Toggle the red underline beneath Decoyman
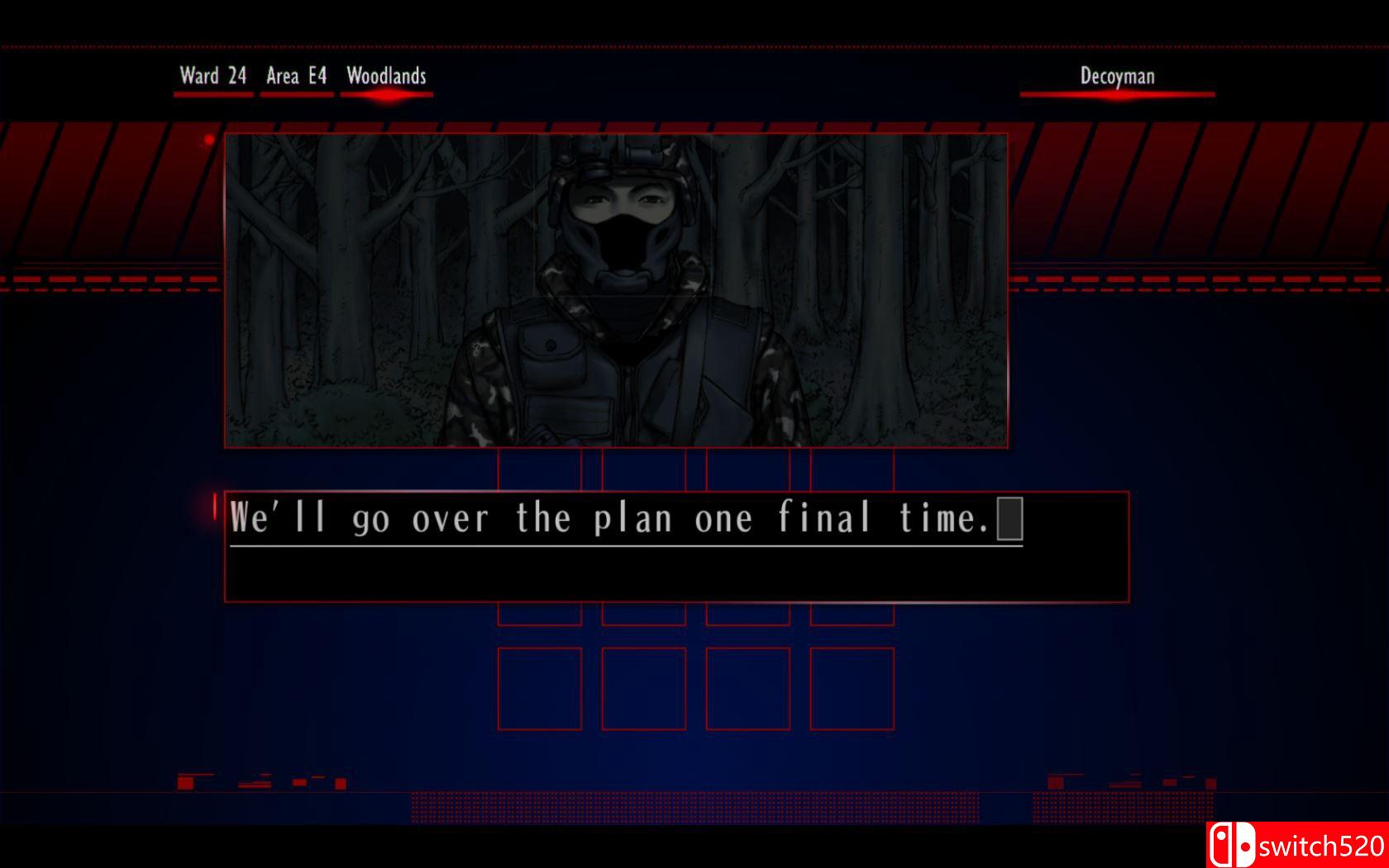1389x868 pixels. tap(1118, 93)
